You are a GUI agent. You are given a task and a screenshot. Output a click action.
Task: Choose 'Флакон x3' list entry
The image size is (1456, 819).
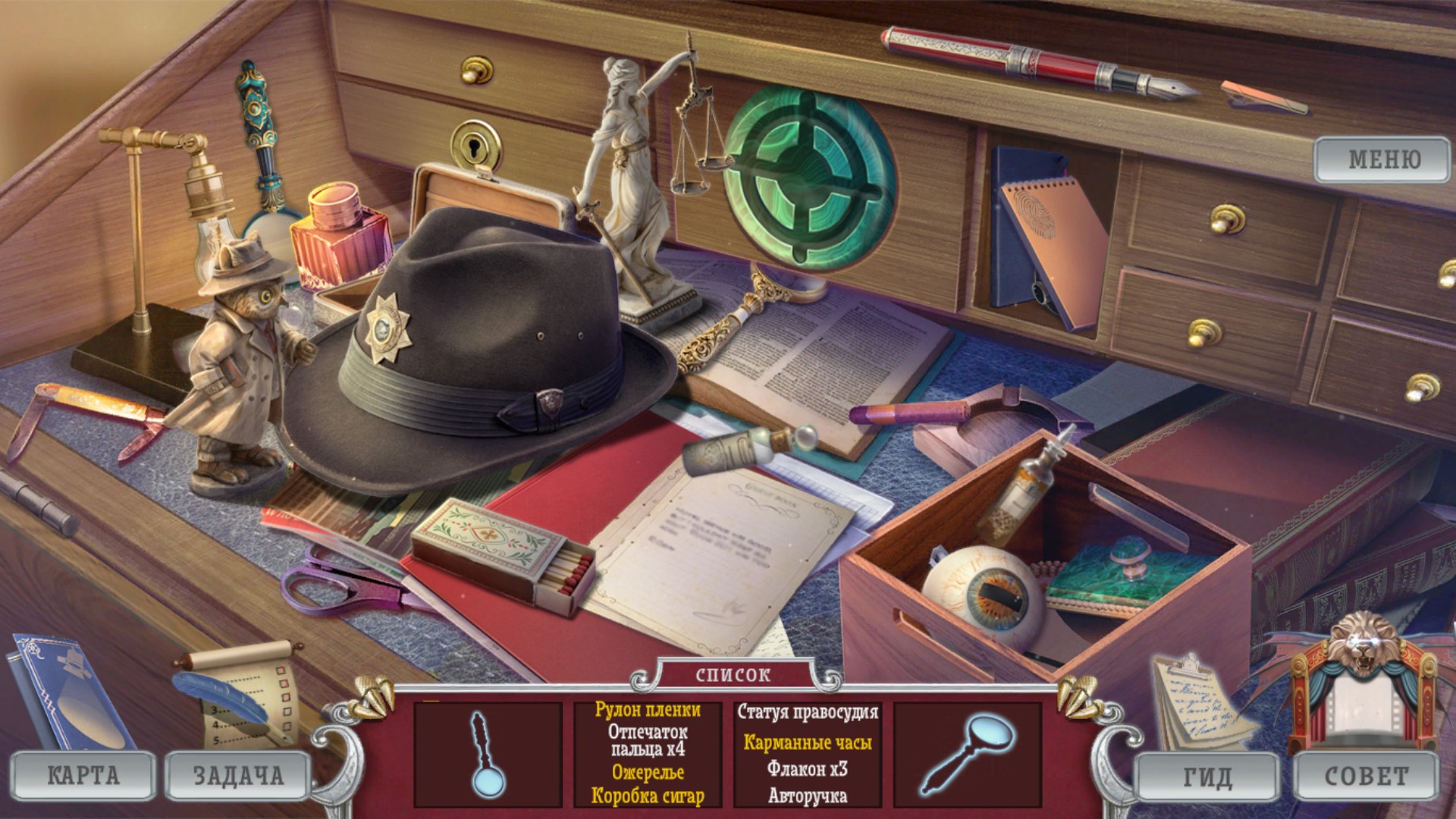click(808, 769)
